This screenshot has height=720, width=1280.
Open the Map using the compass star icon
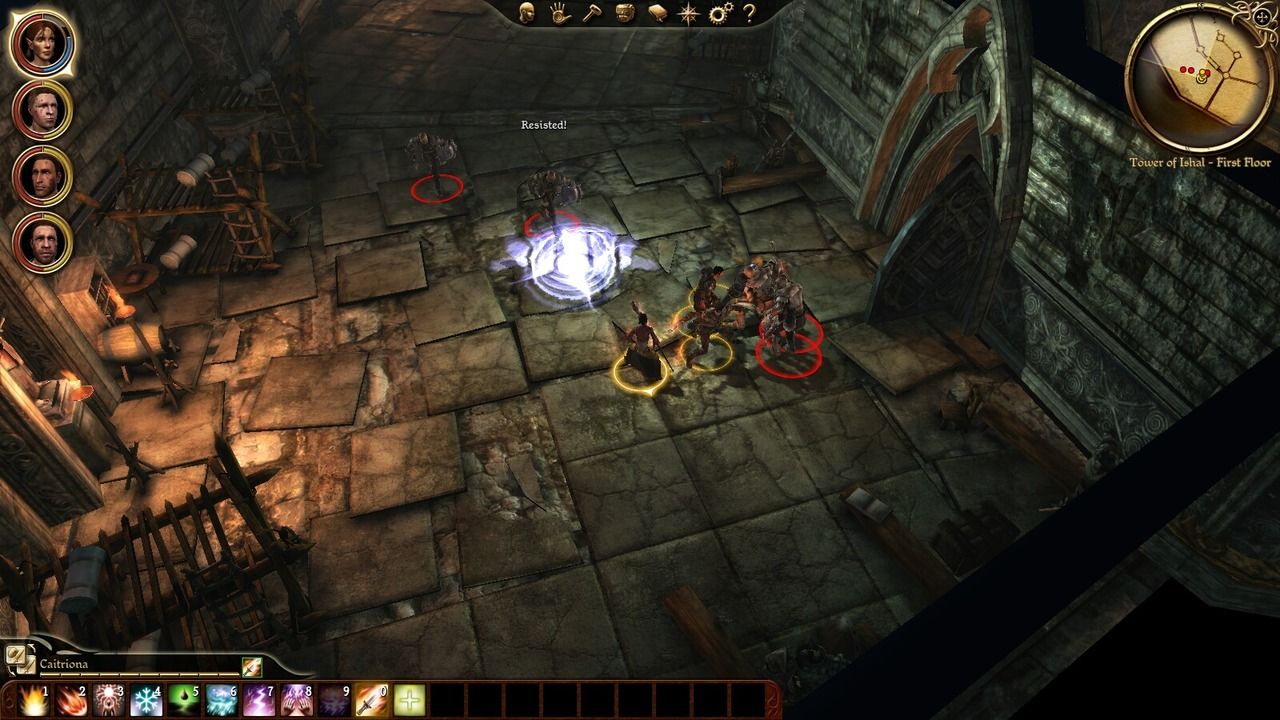pos(688,15)
